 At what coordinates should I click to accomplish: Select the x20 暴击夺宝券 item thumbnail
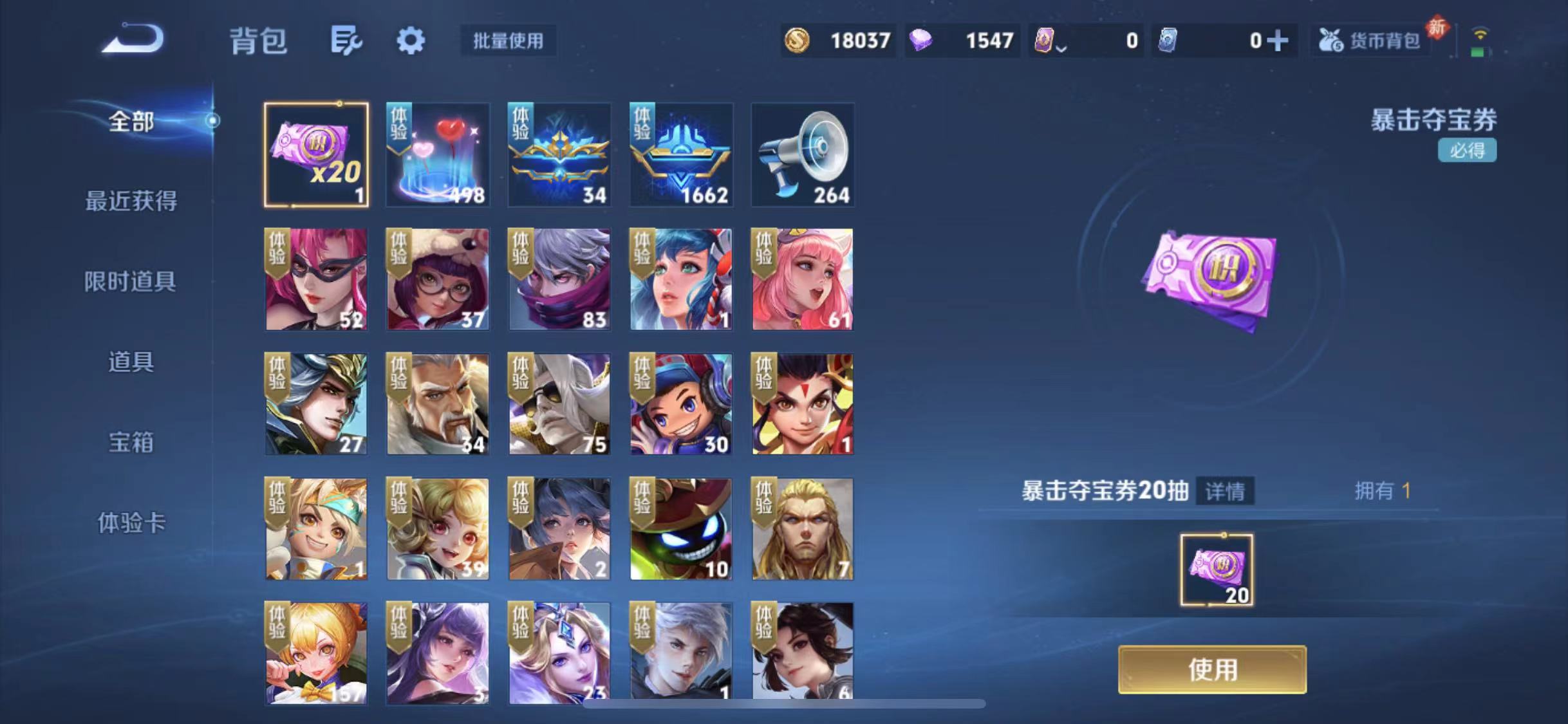[316, 154]
